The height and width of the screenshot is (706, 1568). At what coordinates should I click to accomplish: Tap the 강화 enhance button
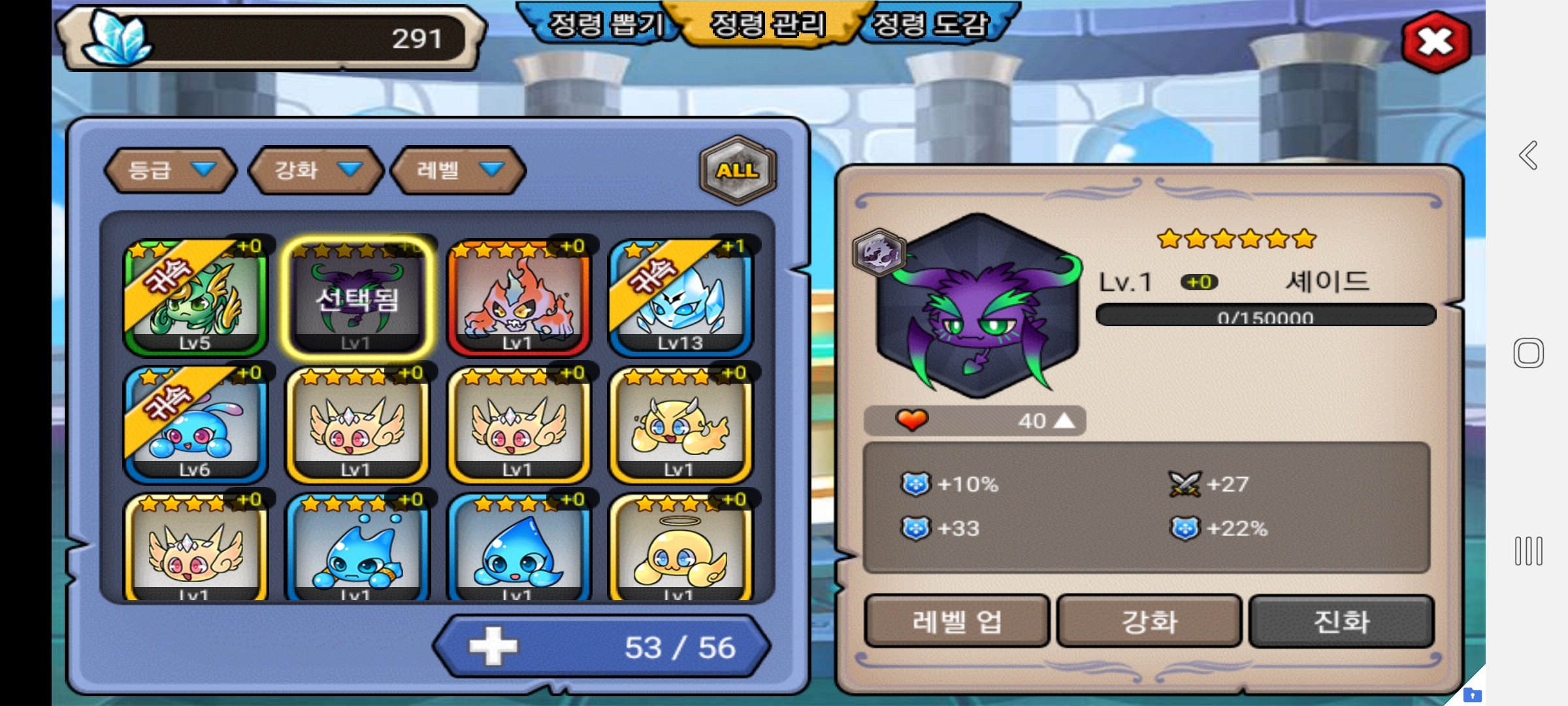point(1149,621)
